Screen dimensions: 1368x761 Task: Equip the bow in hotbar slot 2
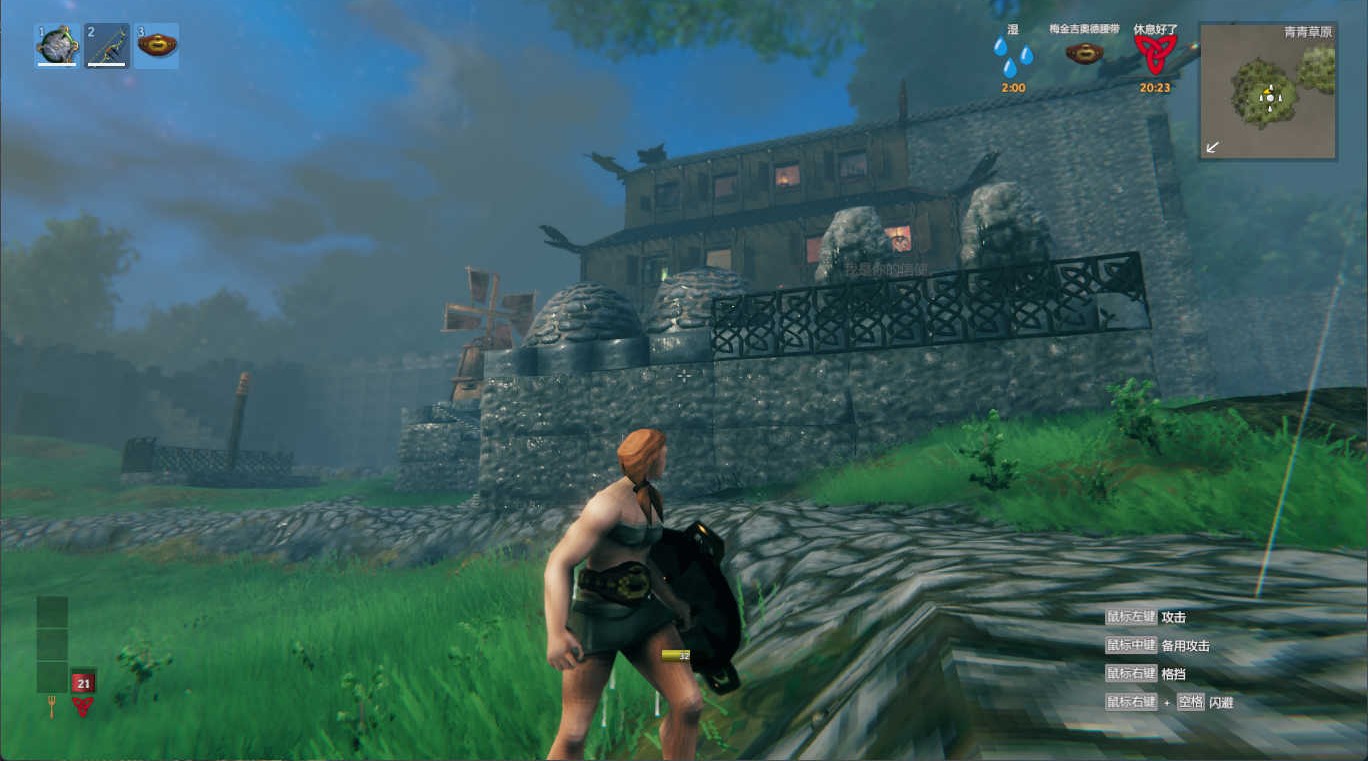click(107, 46)
